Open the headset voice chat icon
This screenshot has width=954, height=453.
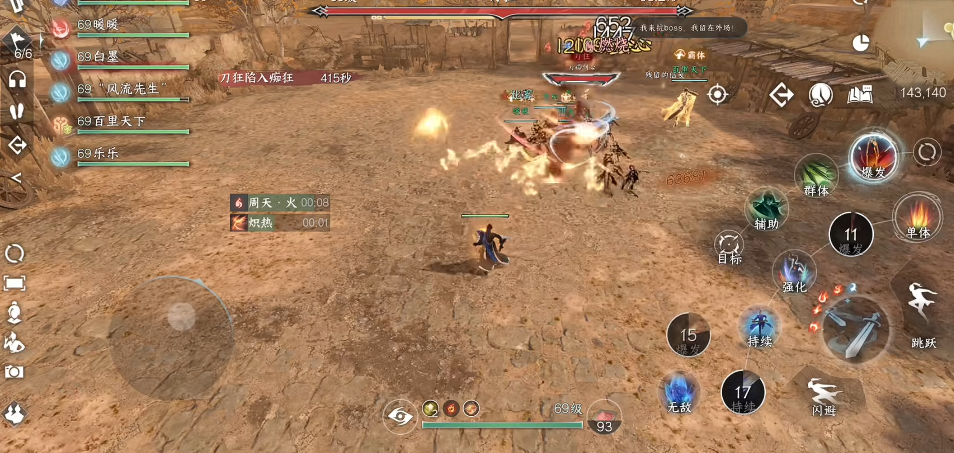click(x=17, y=79)
